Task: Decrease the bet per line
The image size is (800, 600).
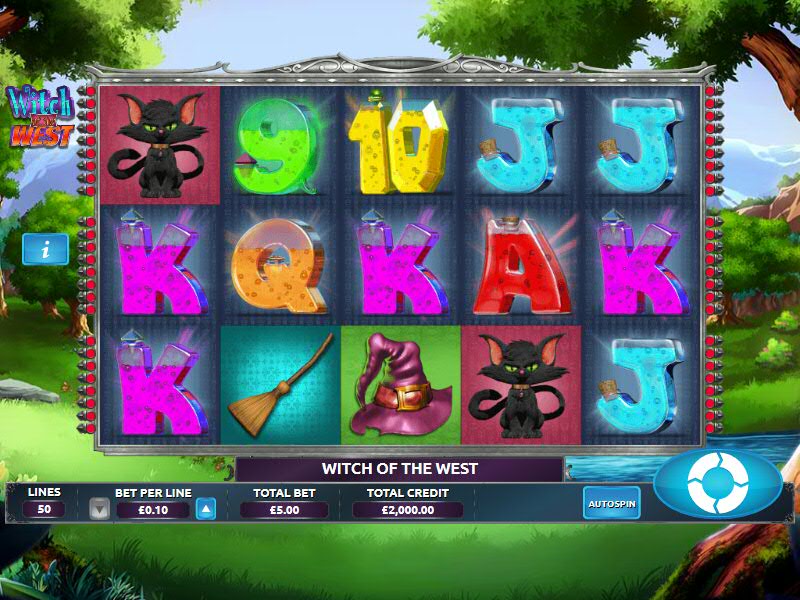Action: coord(99,509)
